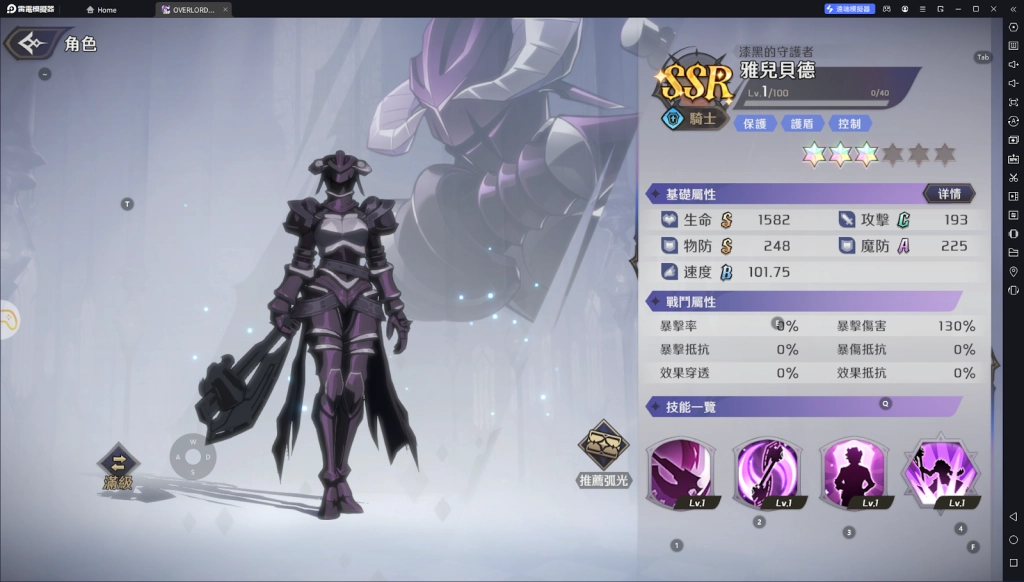View the axe slash skill icon
Image resolution: width=1024 pixels, height=582 pixels.
[x=681, y=471]
